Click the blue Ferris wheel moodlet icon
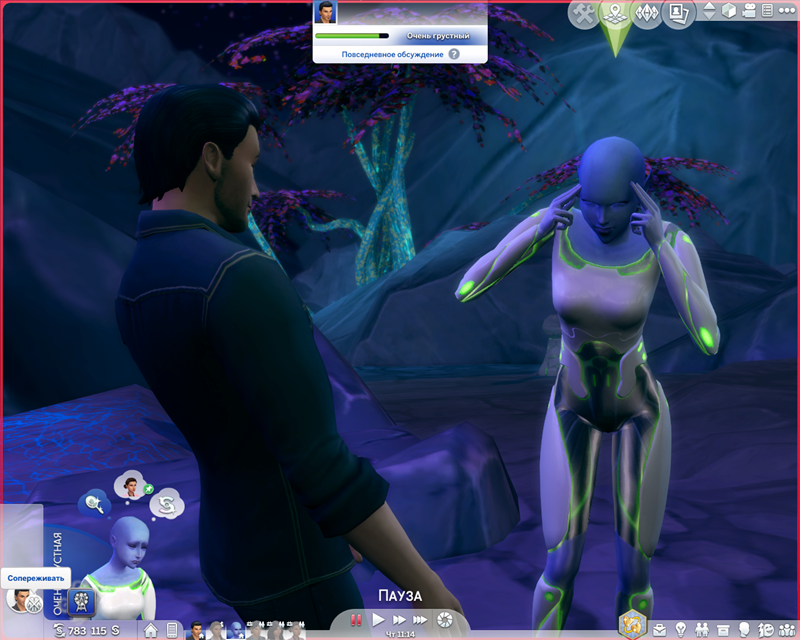The image size is (800, 640). [82, 603]
